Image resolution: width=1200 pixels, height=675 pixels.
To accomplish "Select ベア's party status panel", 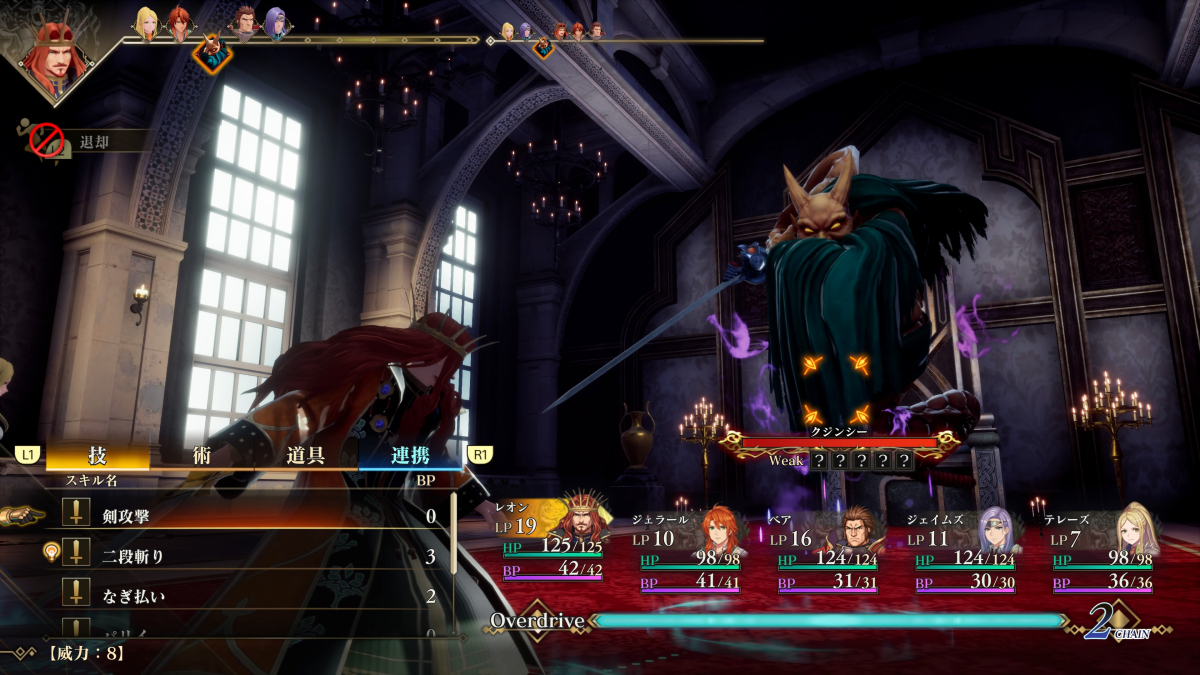I will click(x=824, y=551).
